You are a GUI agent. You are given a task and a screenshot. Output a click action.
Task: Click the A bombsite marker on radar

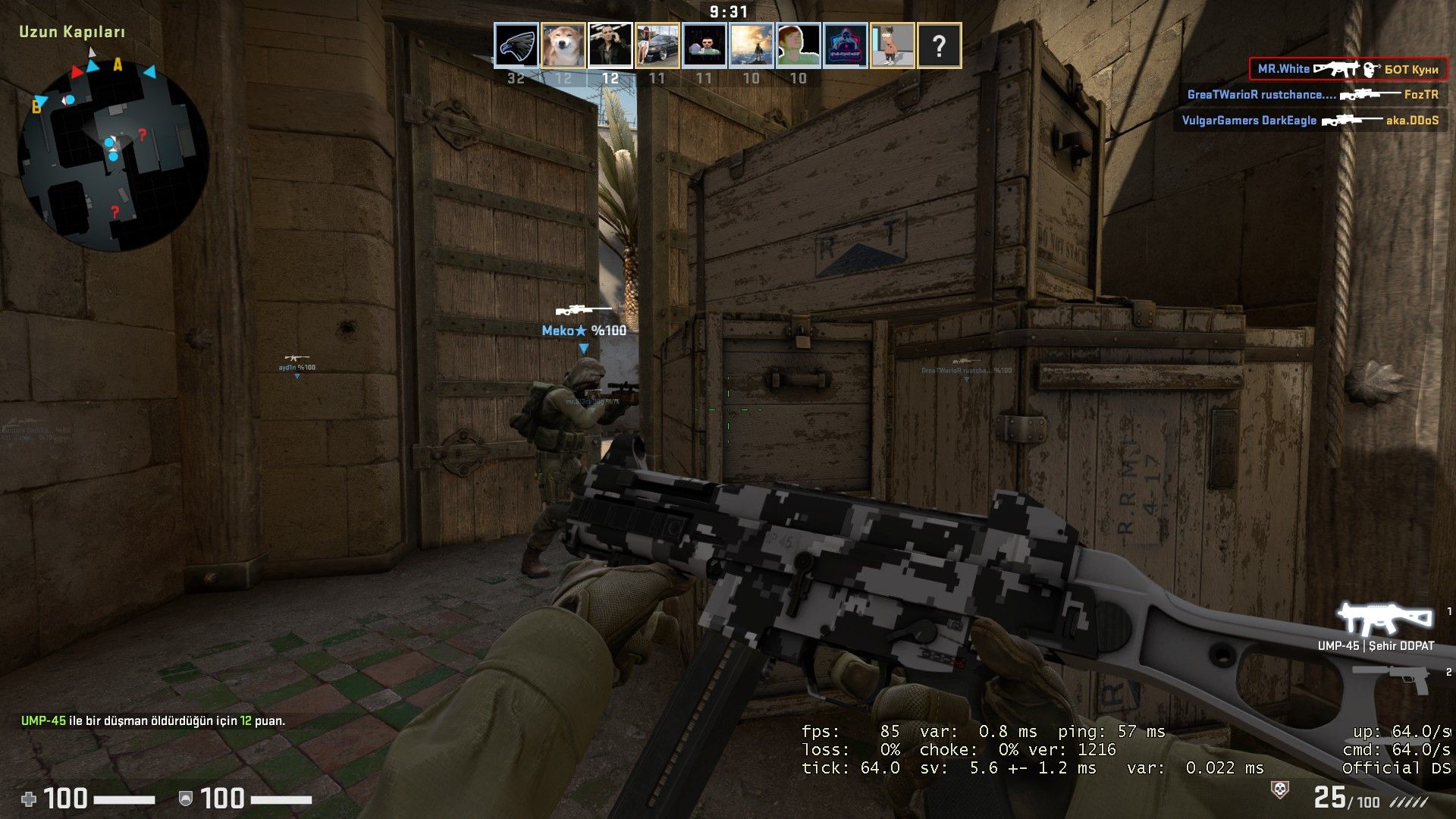pos(118,65)
